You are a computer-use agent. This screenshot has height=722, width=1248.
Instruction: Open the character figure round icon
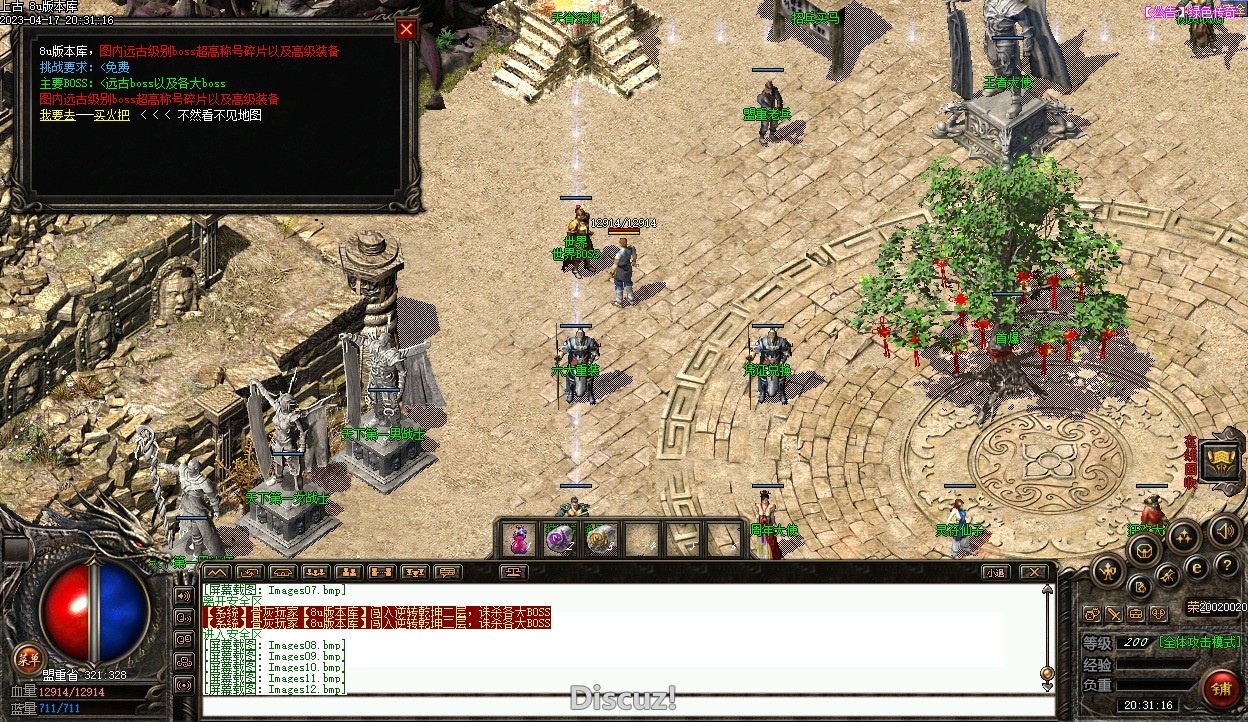click(x=1108, y=572)
